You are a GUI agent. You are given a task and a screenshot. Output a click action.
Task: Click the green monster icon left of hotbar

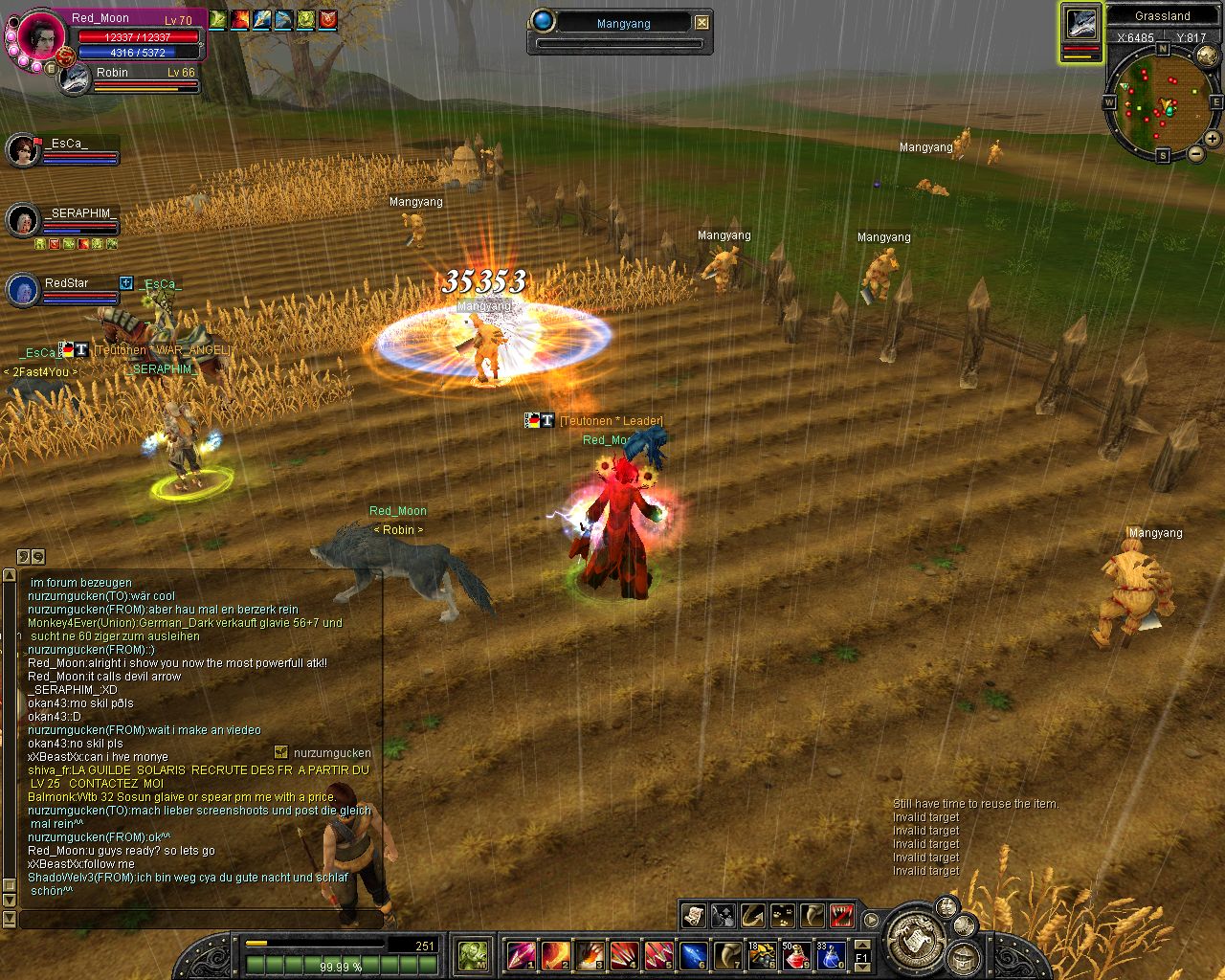click(473, 954)
